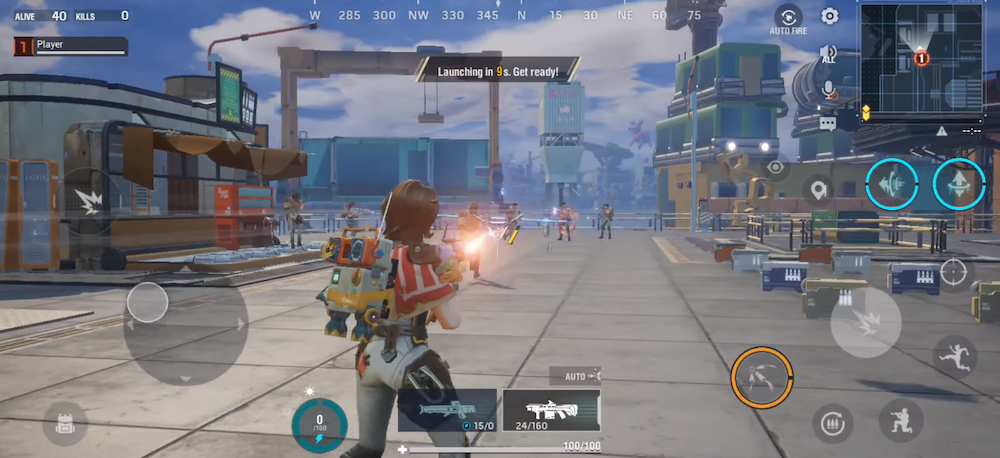The height and width of the screenshot is (458, 1000).
Task: Tap the crosshair aim button
Action: [953, 270]
